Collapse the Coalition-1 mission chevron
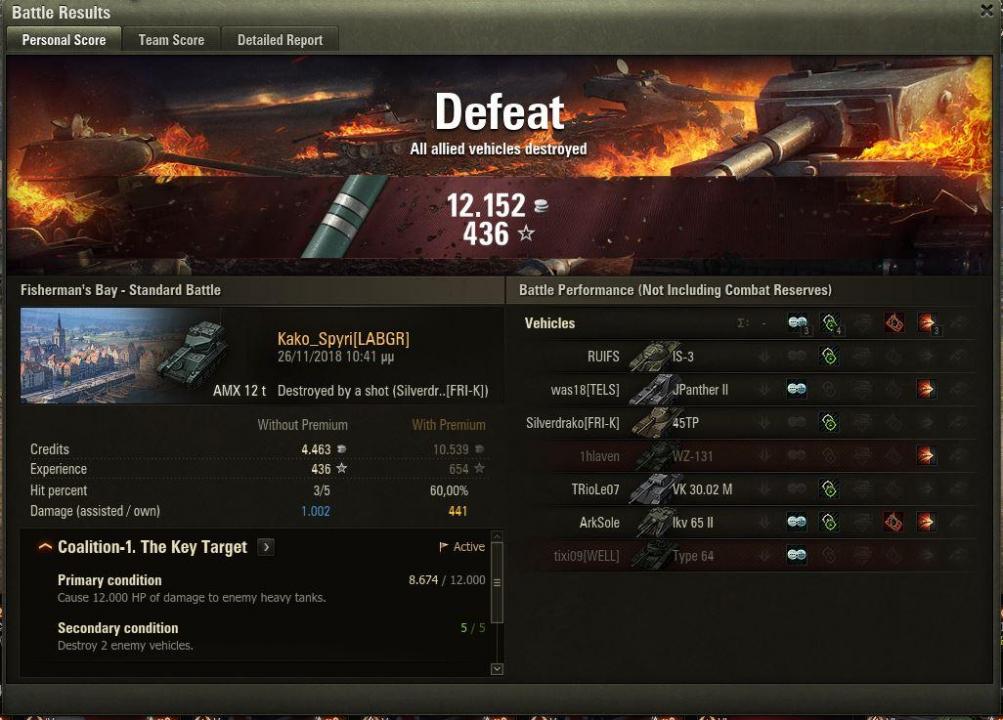This screenshot has height=720, width=1003. (x=45, y=547)
